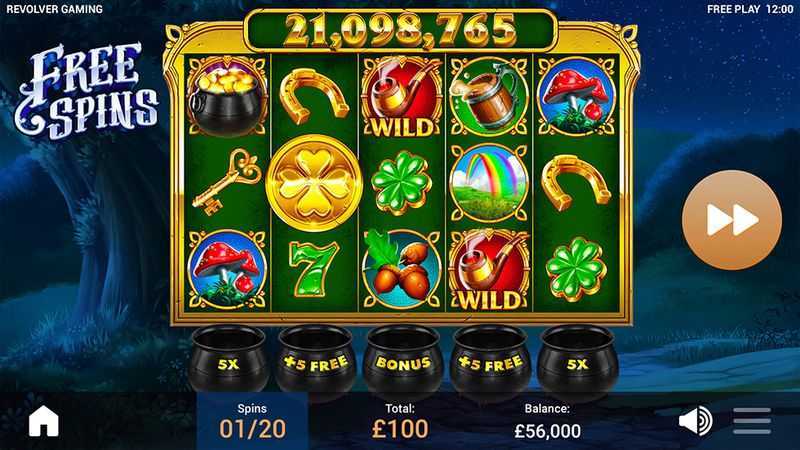
Task: Go to the home screen
Action: point(44,421)
